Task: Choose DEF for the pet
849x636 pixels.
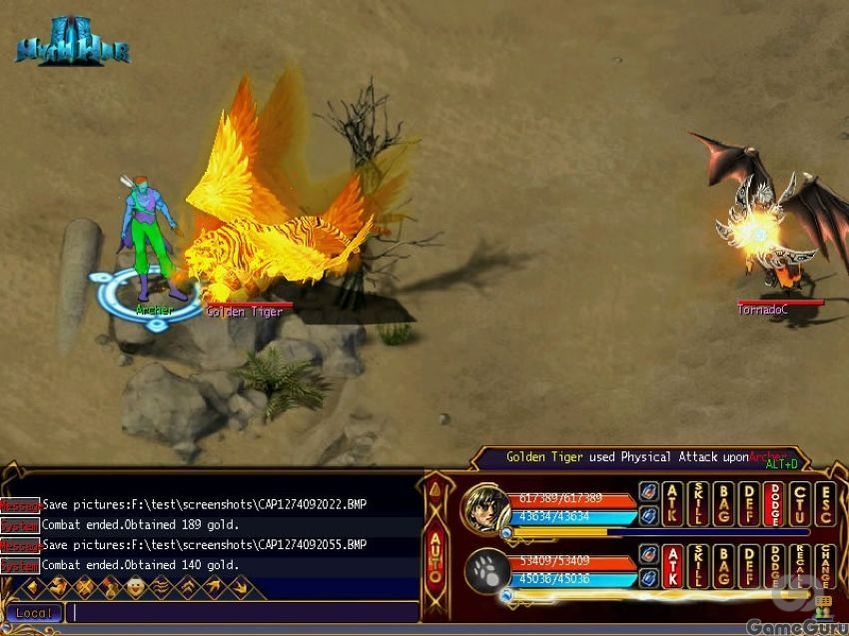Action: (x=749, y=566)
